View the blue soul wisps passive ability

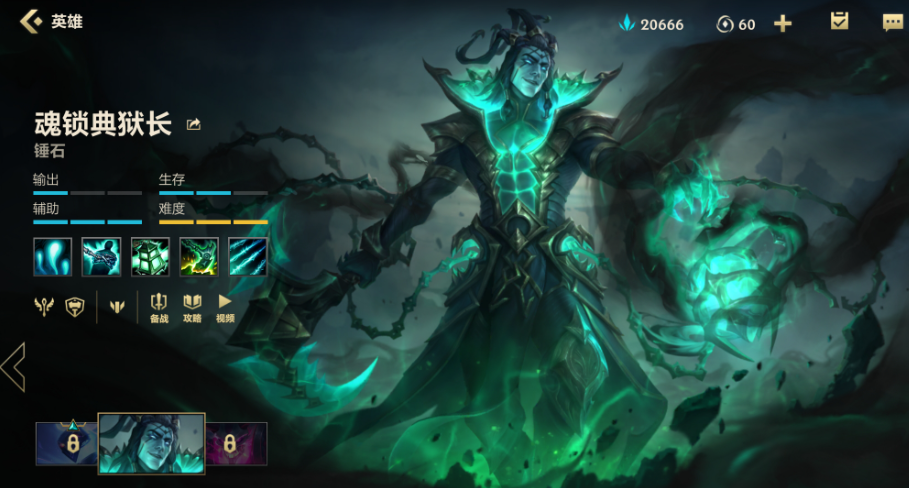(x=53, y=256)
